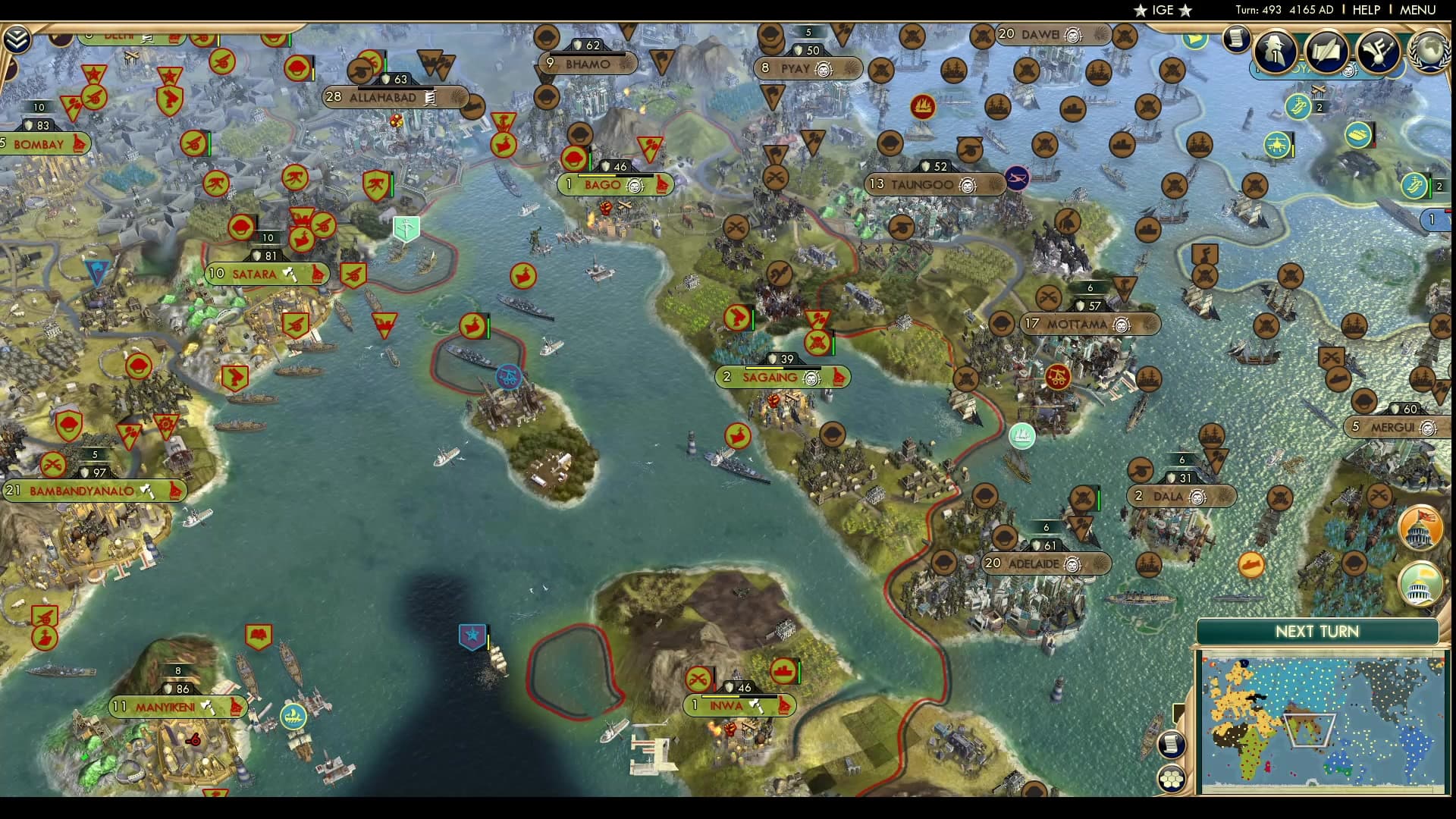Image resolution: width=1456 pixels, height=819 pixels.
Task: Toggle strategic view with hexagon icon
Action: pos(1172,778)
